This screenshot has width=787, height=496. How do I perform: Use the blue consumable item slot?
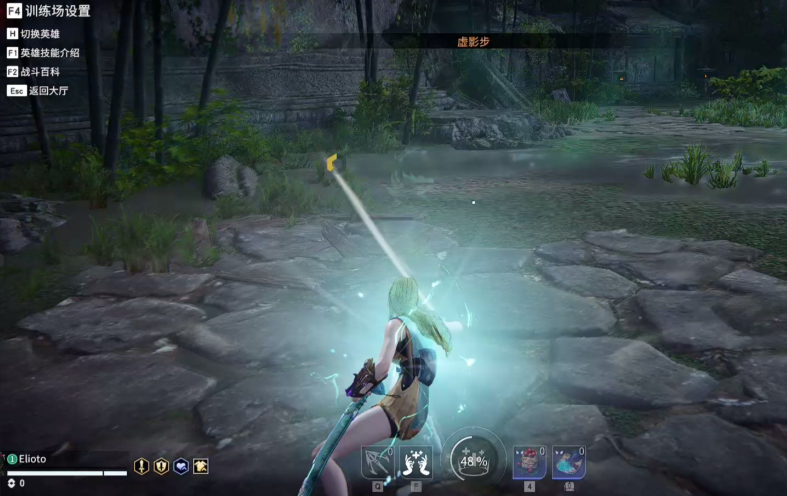click(568, 463)
